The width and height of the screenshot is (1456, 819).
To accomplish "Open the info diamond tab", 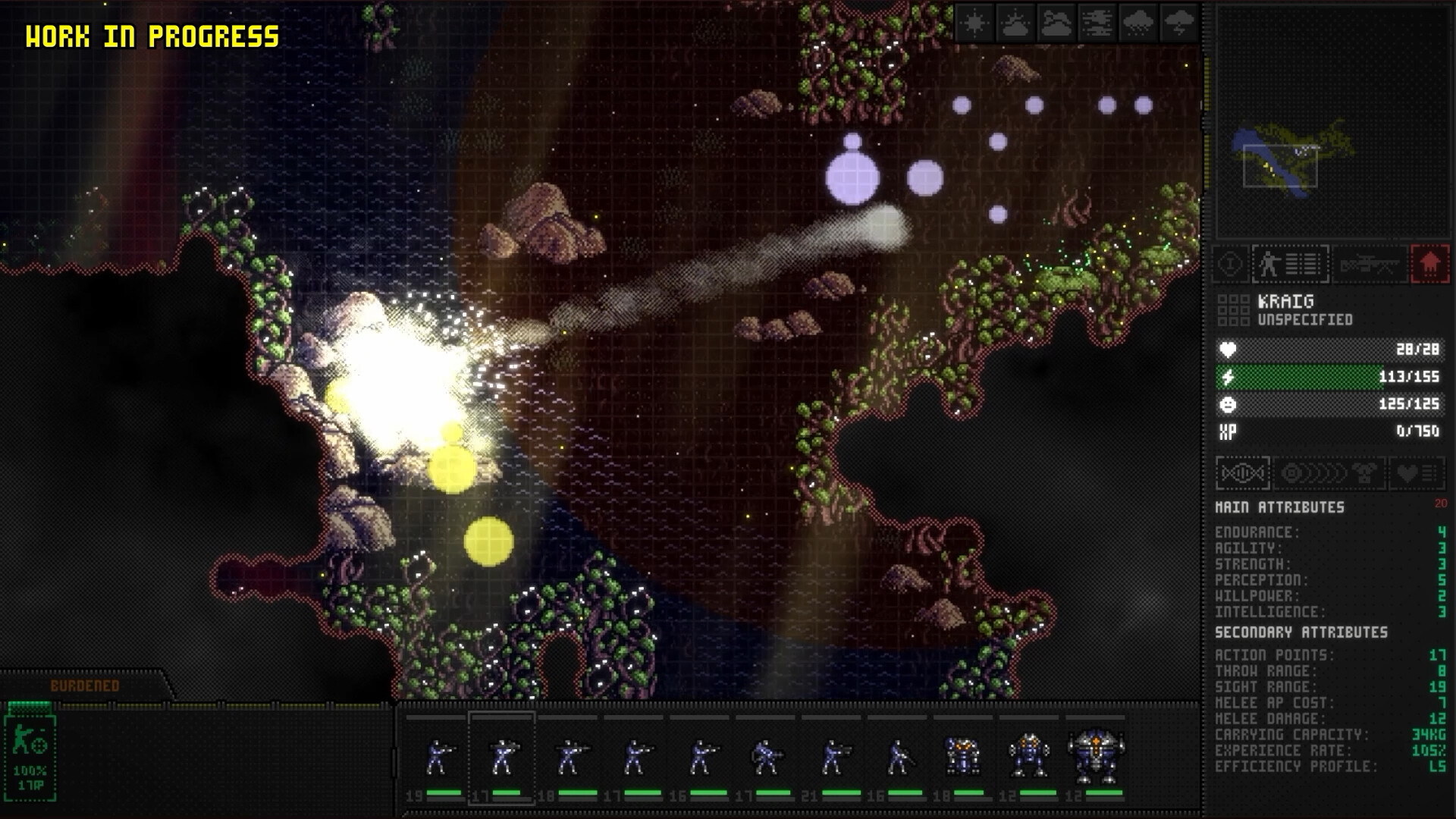I will [x=1230, y=265].
